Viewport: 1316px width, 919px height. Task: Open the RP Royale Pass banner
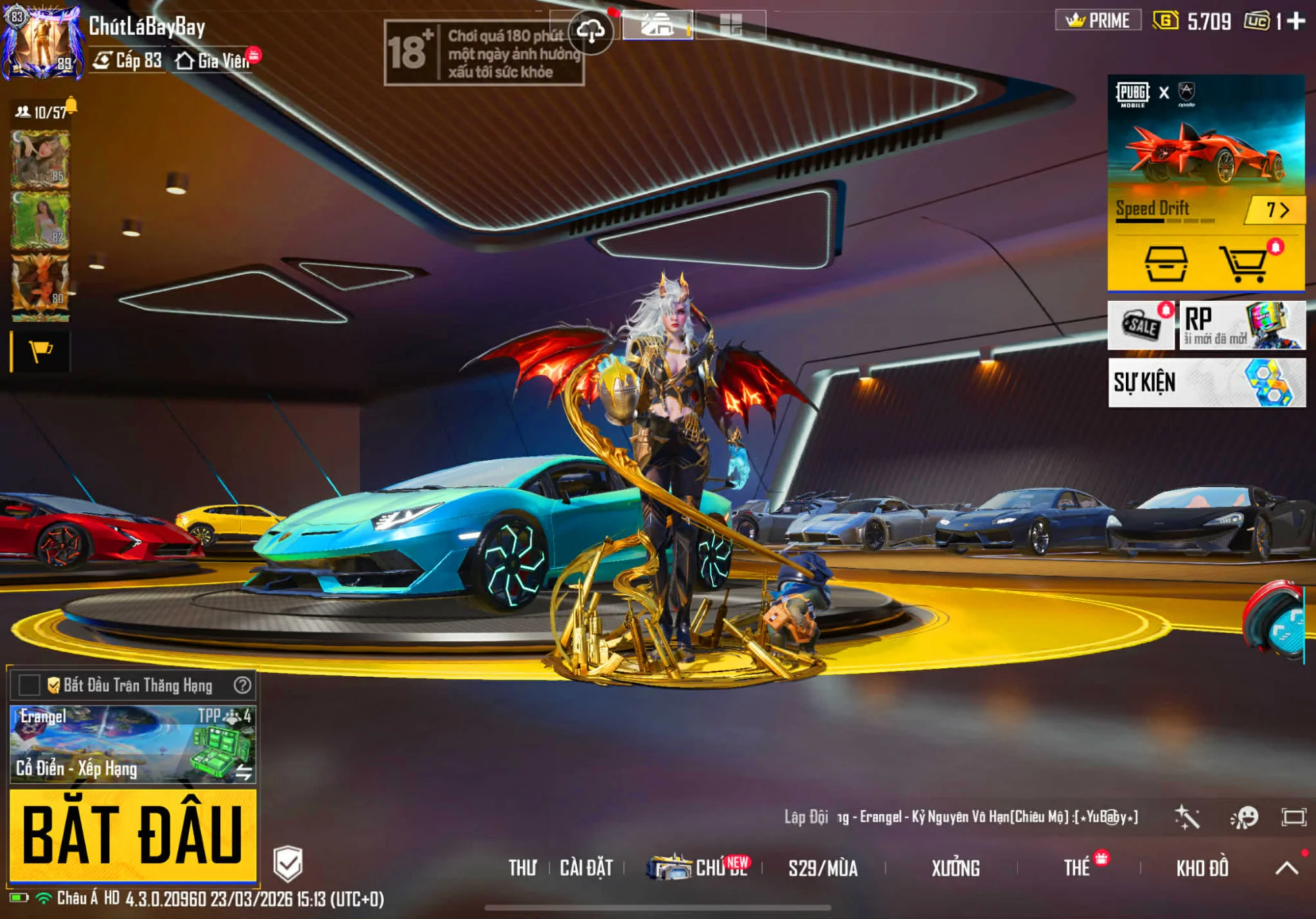[x=1242, y=325]
